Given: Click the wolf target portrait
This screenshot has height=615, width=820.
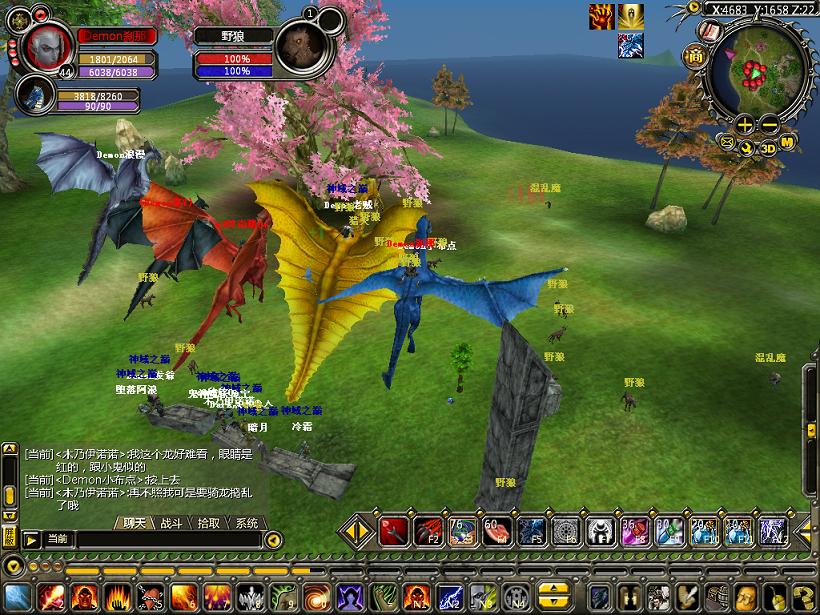Looking at the screenshot, I should (x=297, y=45).
